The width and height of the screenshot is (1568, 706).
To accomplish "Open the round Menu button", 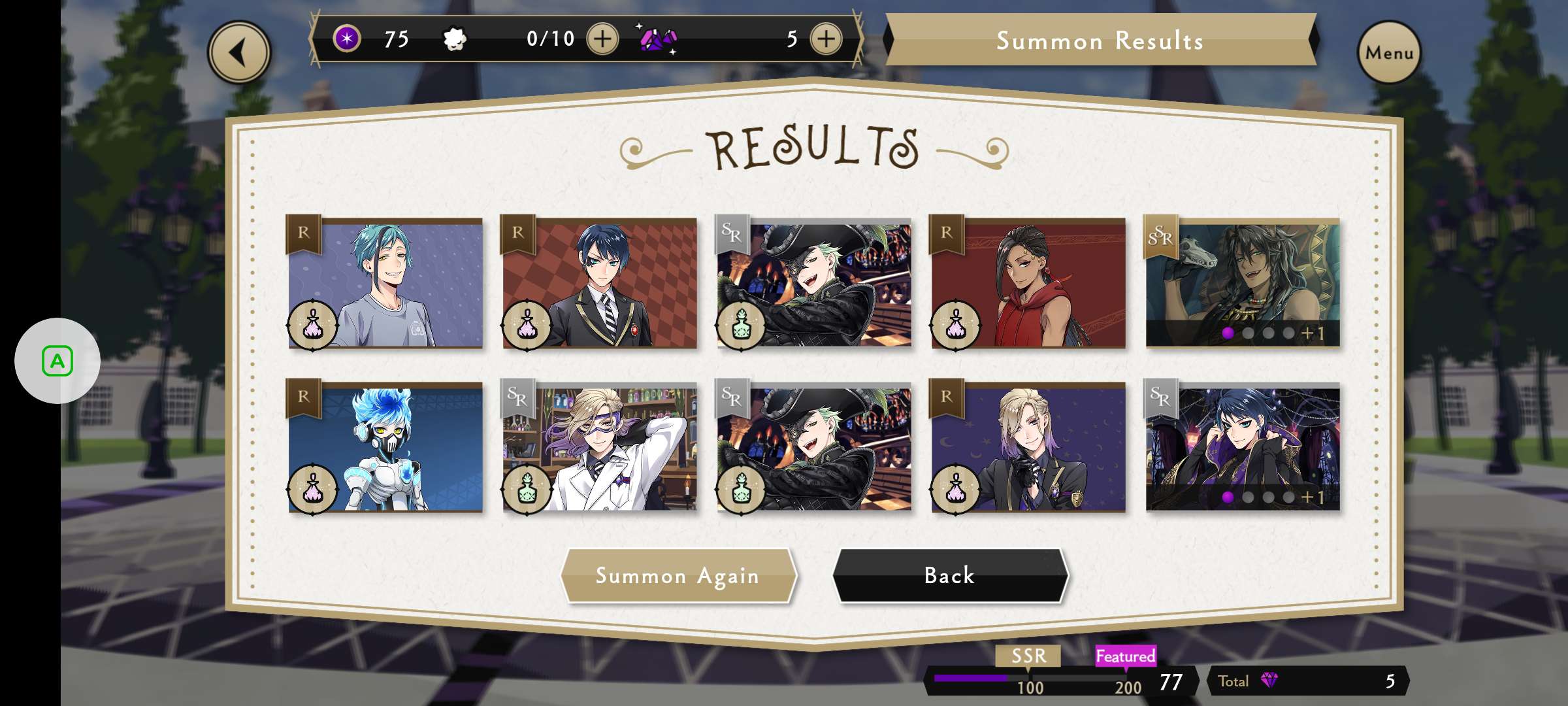I will coord(1388,52).
